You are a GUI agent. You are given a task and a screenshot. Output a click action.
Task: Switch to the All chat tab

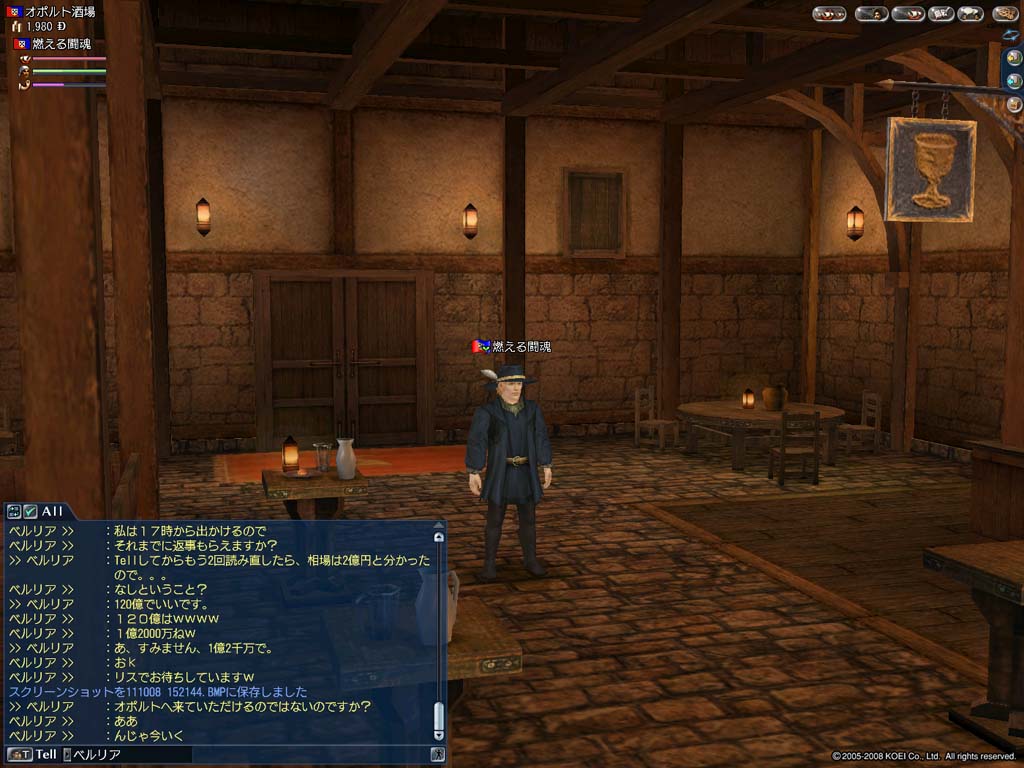pyautogui.click(x=52, y=511)
